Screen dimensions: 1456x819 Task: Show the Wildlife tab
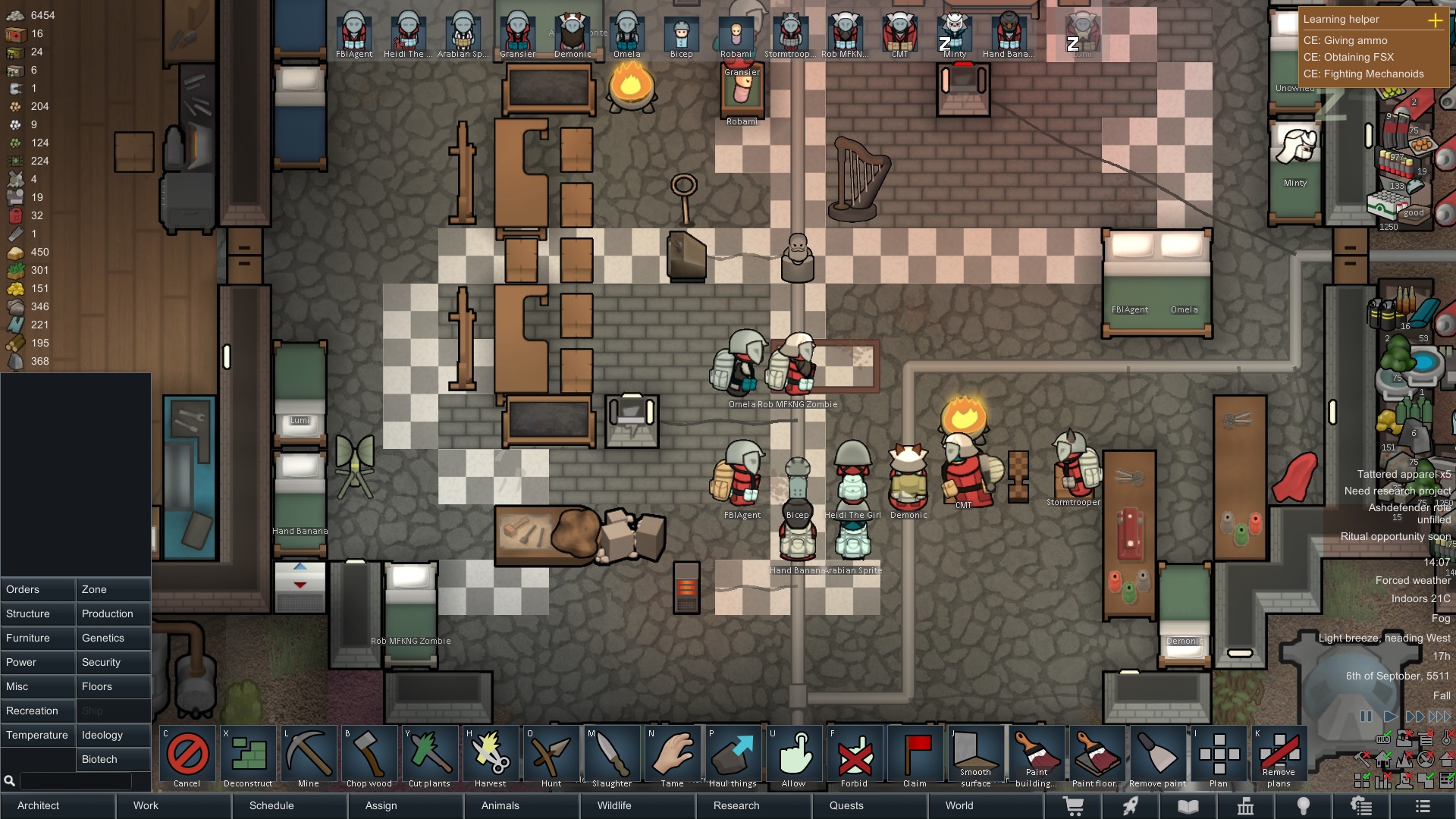coord(614,805)
